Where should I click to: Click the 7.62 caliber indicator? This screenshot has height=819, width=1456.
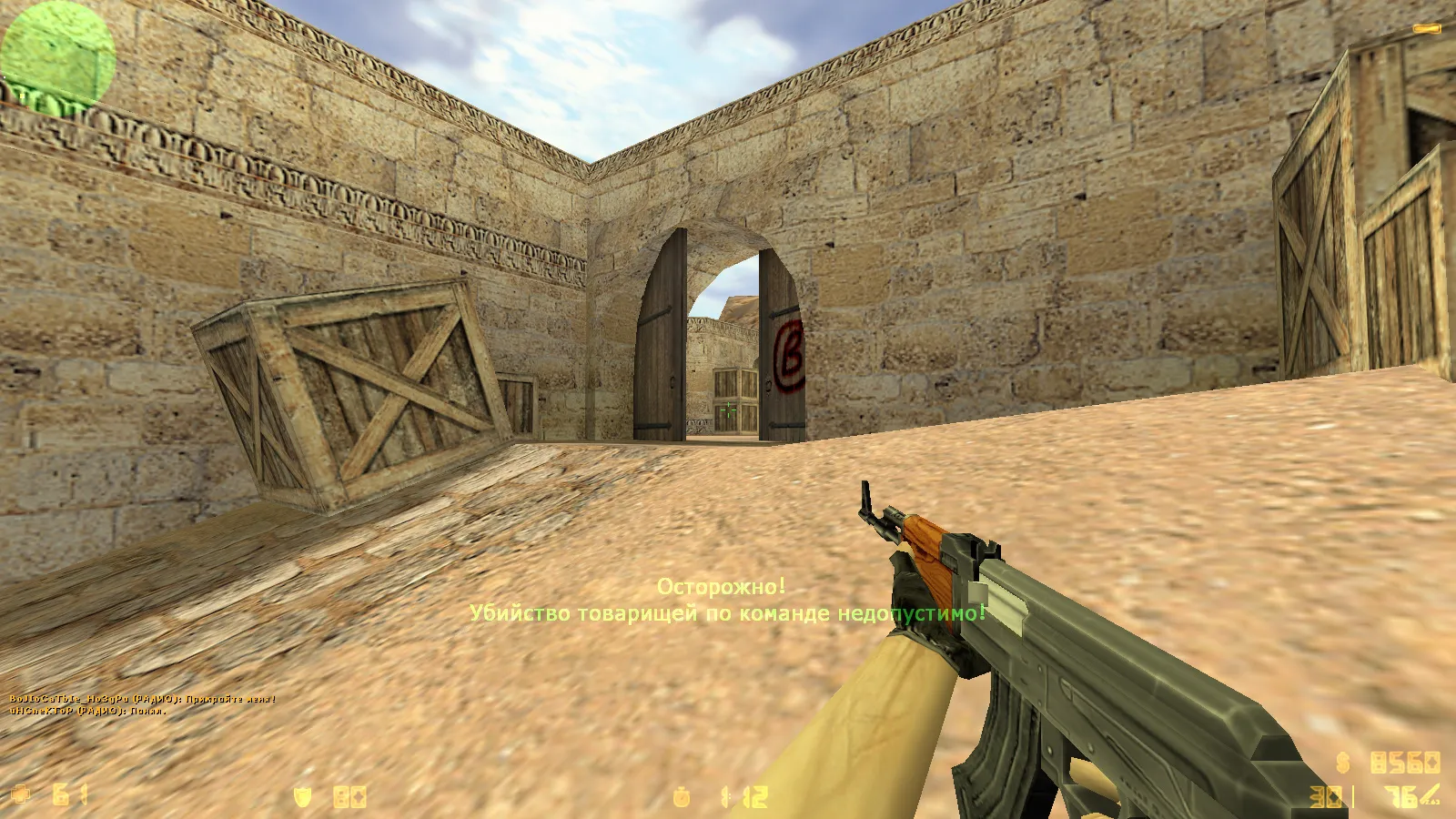coord(1431,801)
